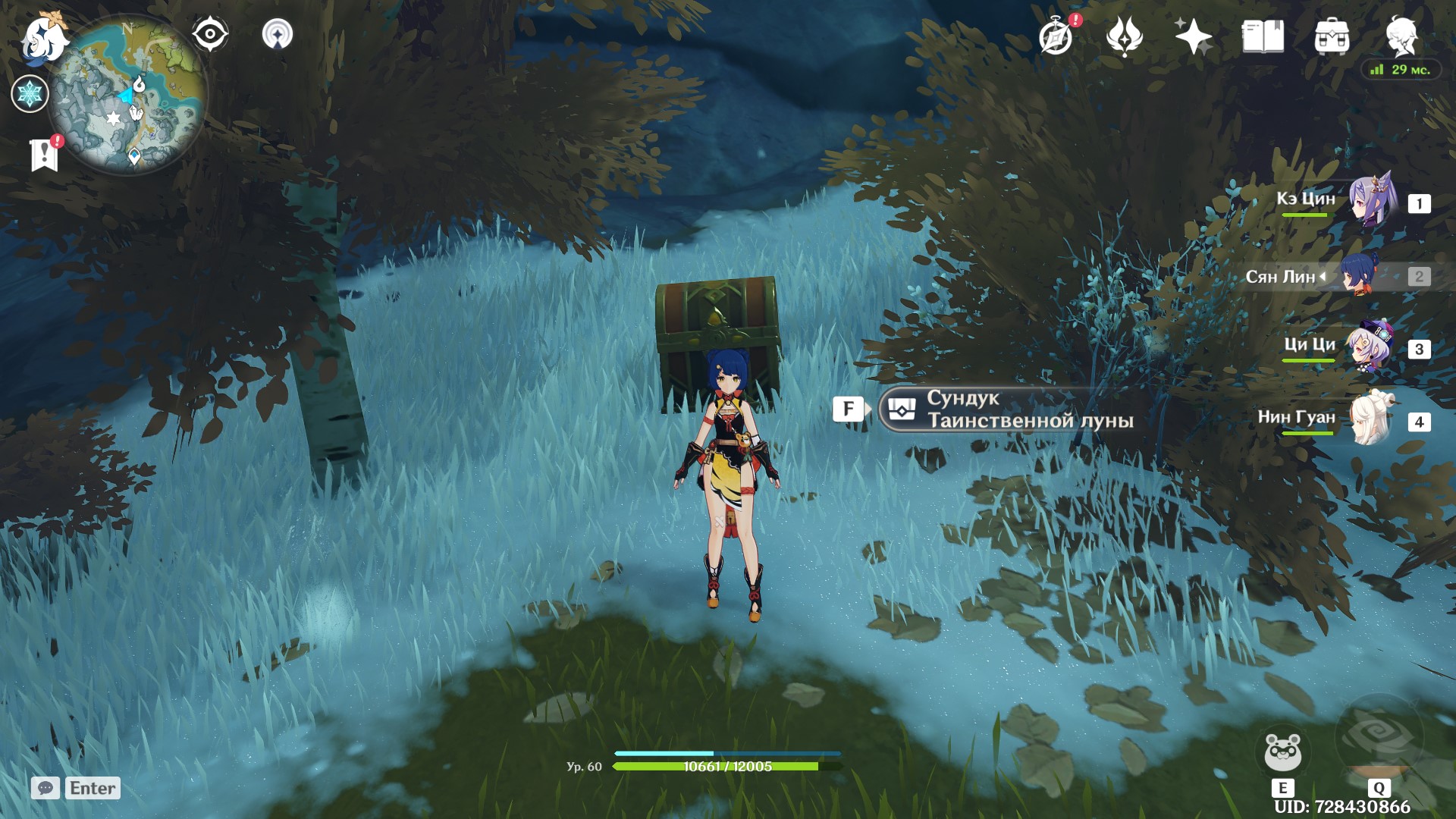Open the Wish star icon

[1192, 36]
